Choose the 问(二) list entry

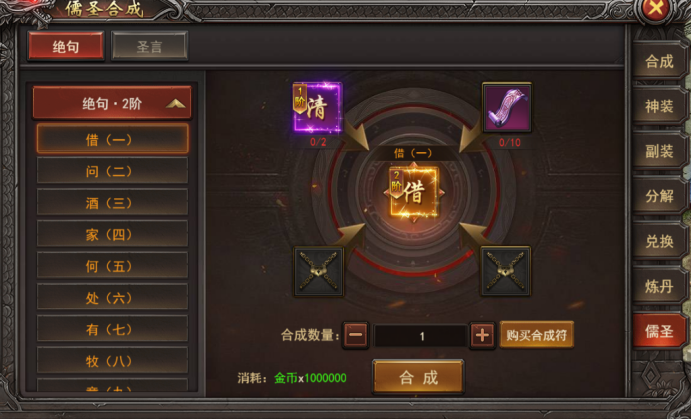pos(112,171)
